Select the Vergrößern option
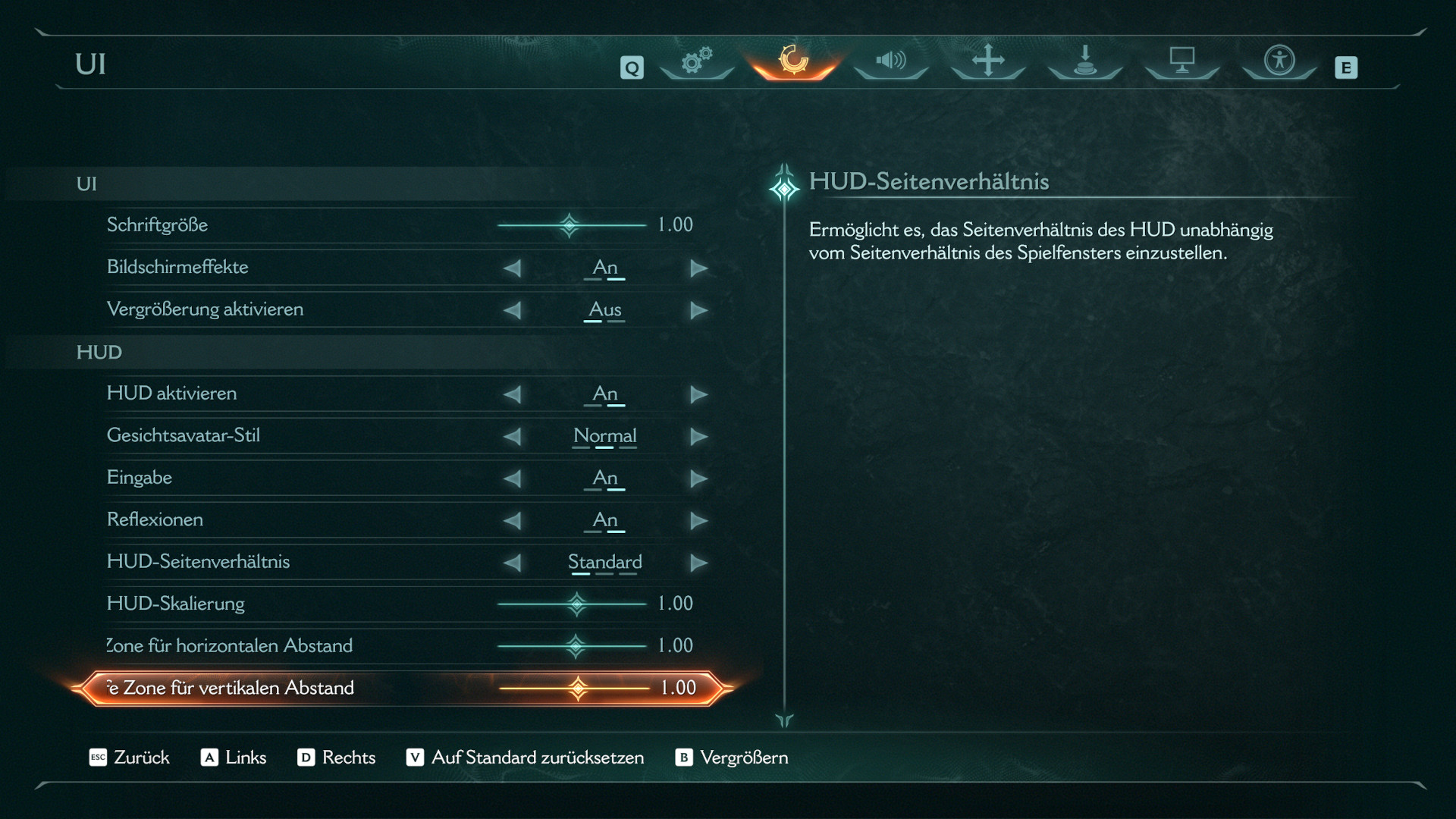Screen dimensions: 1456x819 (732, 758)
